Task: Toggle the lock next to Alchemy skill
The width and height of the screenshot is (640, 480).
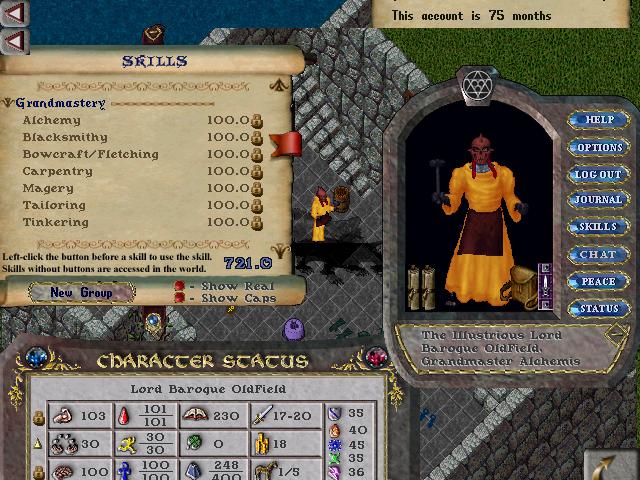Action: tap(257, 120)
